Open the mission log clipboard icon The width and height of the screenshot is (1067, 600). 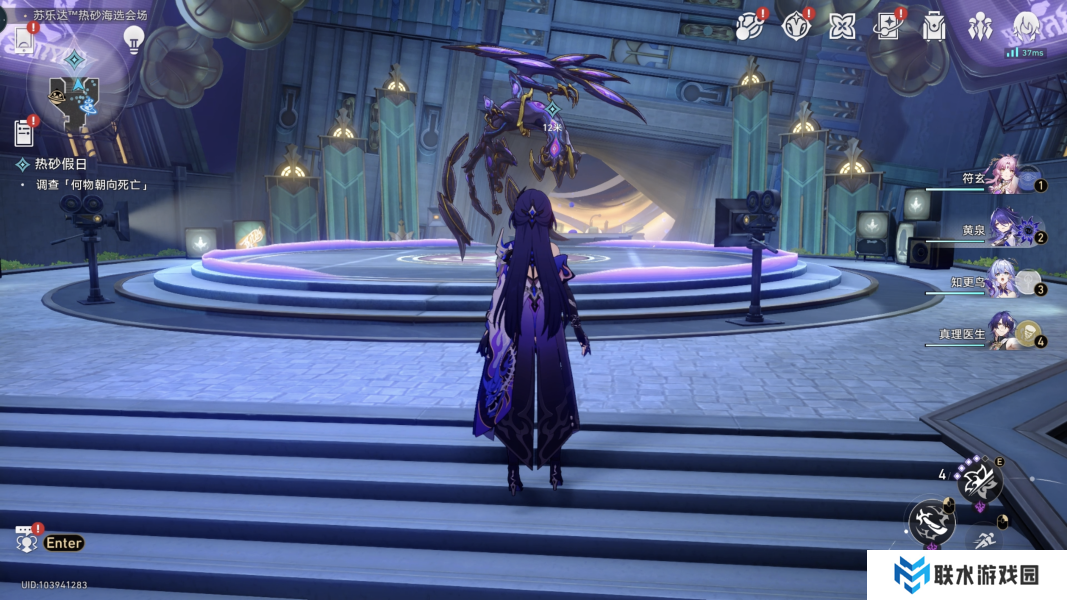(24, 132)
